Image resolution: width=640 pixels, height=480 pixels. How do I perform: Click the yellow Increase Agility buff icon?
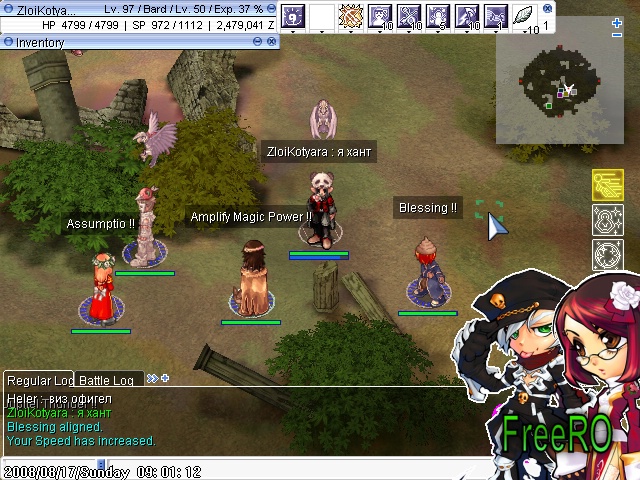(x=608, y=186)
